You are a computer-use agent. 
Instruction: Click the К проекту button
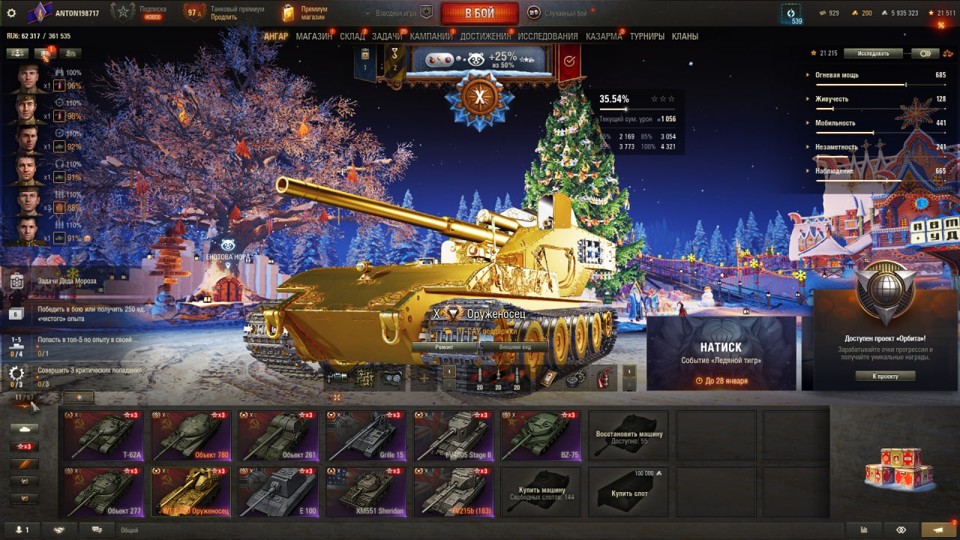[885, 376]
